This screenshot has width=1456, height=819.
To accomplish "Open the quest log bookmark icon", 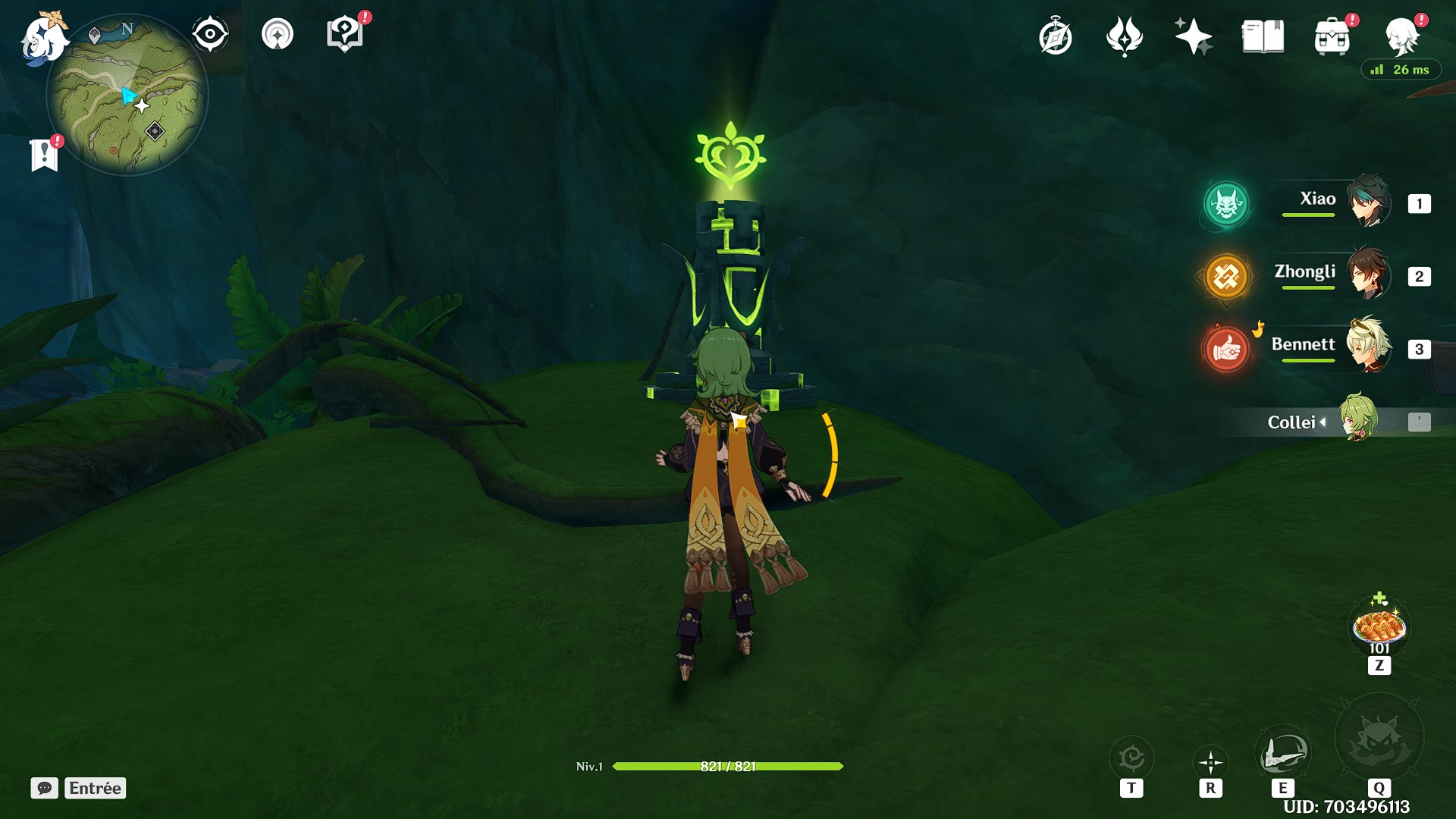I will (x=45, y=155).
